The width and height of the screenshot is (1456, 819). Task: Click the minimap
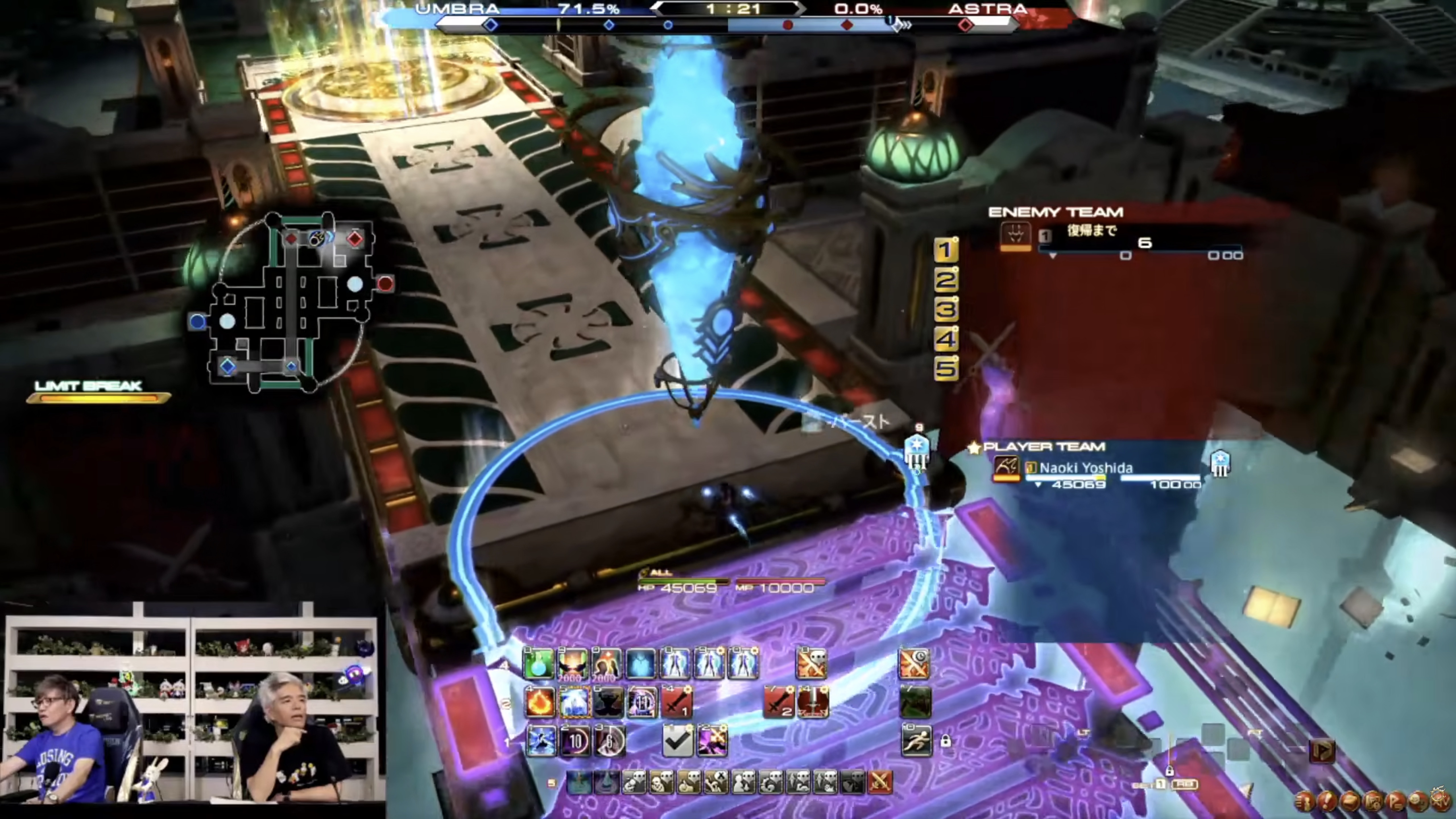pyautogui.click(x=291, y=302)
